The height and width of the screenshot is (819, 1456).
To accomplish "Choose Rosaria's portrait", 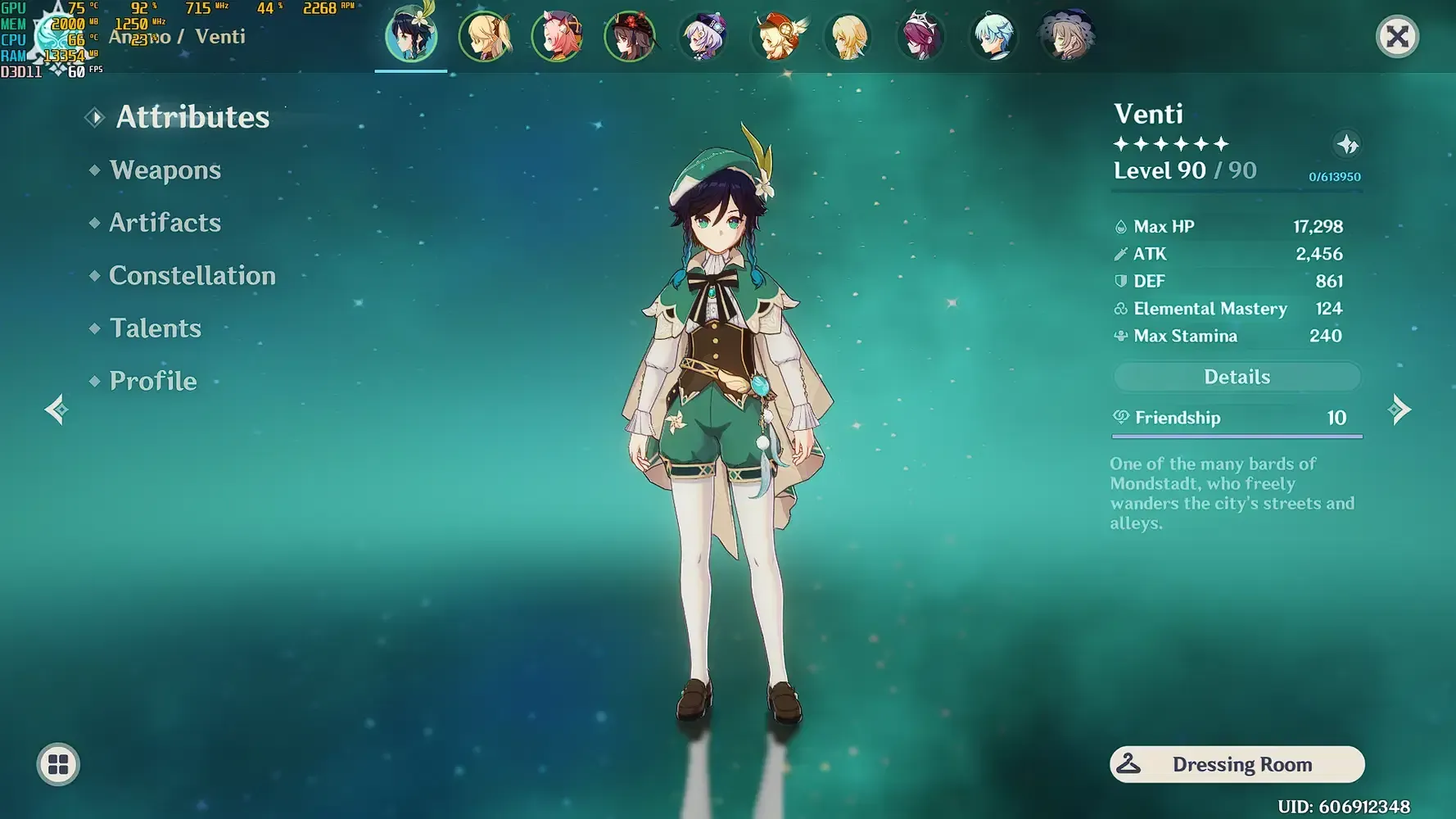I will (921, 37).
